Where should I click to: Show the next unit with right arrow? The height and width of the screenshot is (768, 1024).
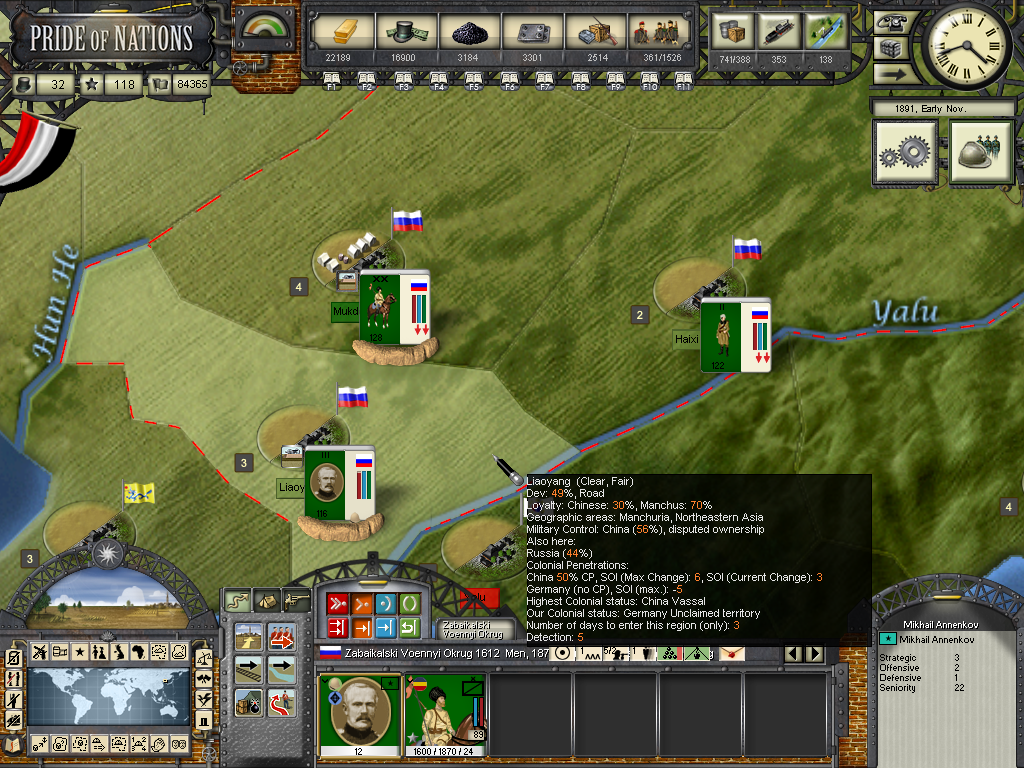click(815, 654)
